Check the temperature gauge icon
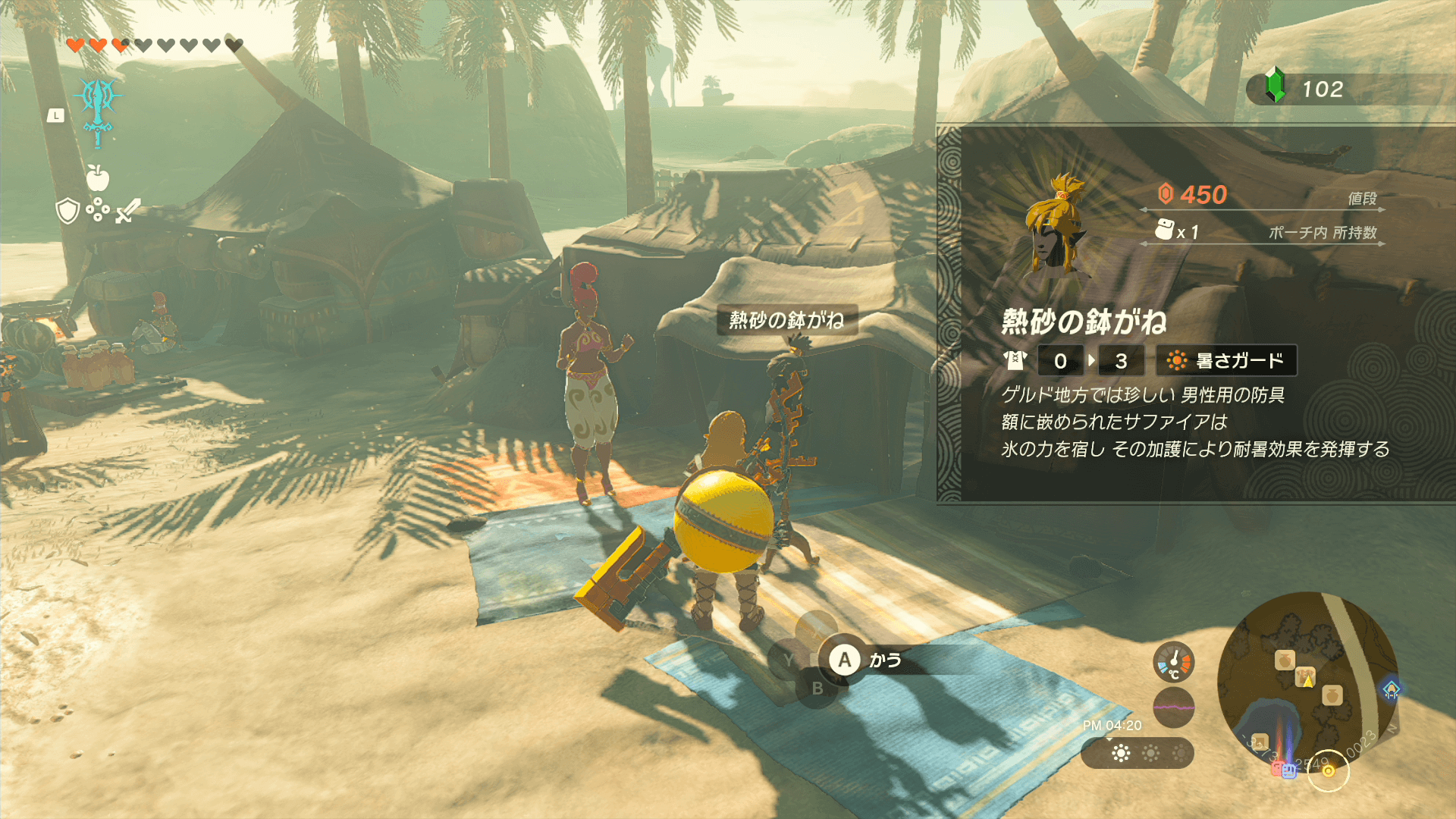The height and width of the screenshot is (819, 1456). click(1173, 662)
